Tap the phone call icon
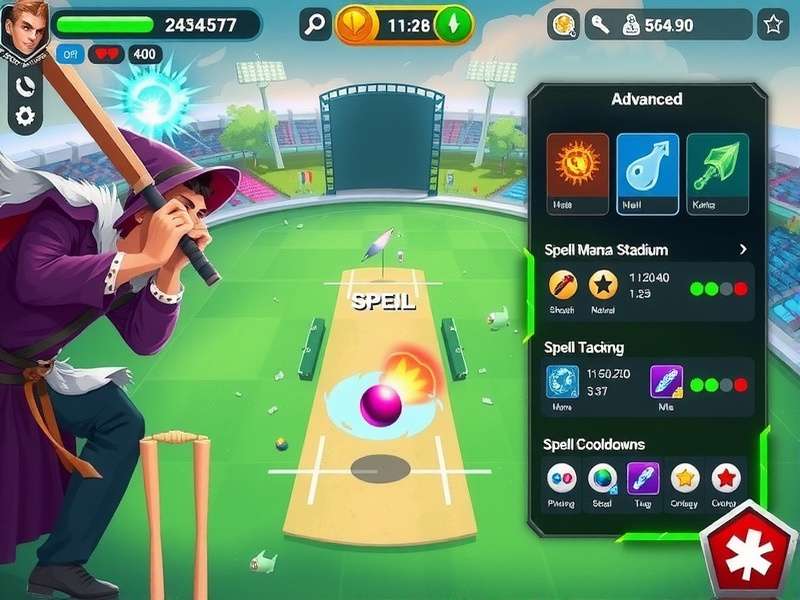The height and width of the screenshot is (600, 800). [25, 86]
